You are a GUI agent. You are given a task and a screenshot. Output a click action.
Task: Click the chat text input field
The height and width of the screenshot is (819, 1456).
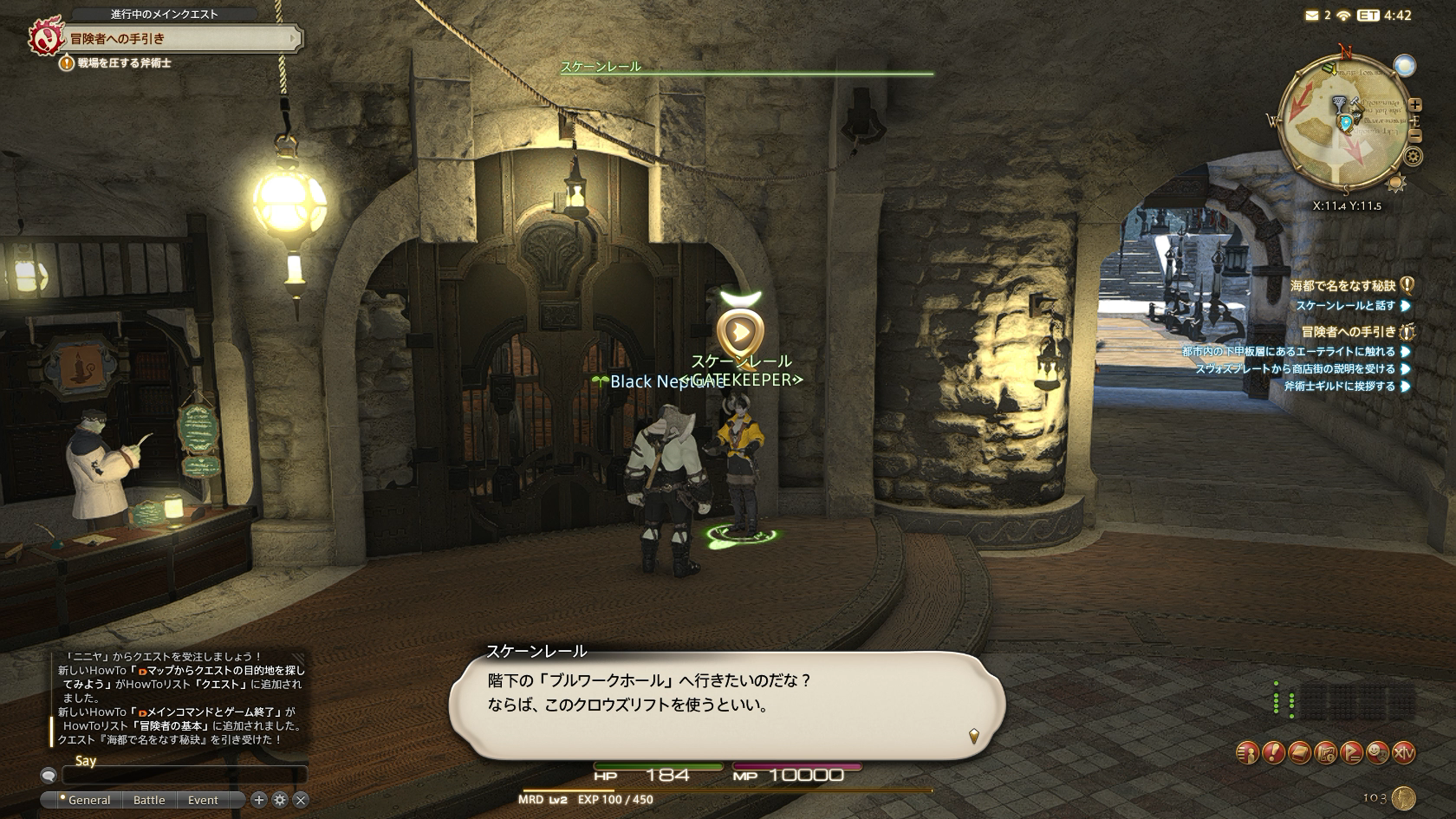(184, 776)
